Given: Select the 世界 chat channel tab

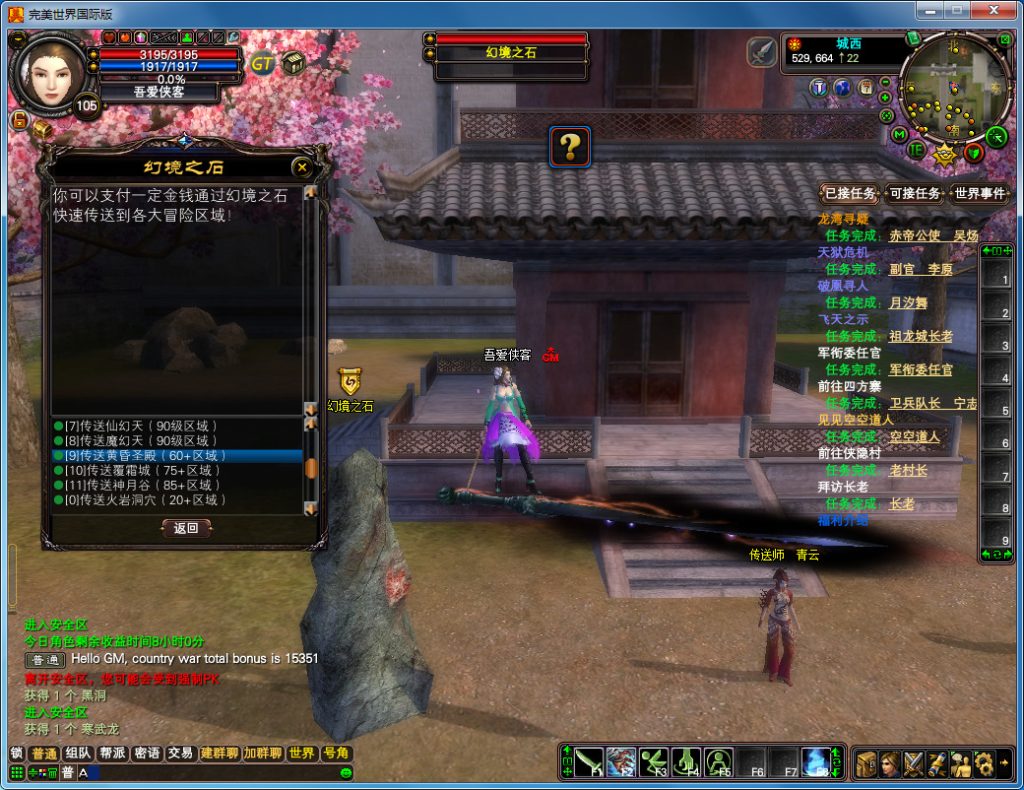Looking at the screenshot, I should 301,753.
